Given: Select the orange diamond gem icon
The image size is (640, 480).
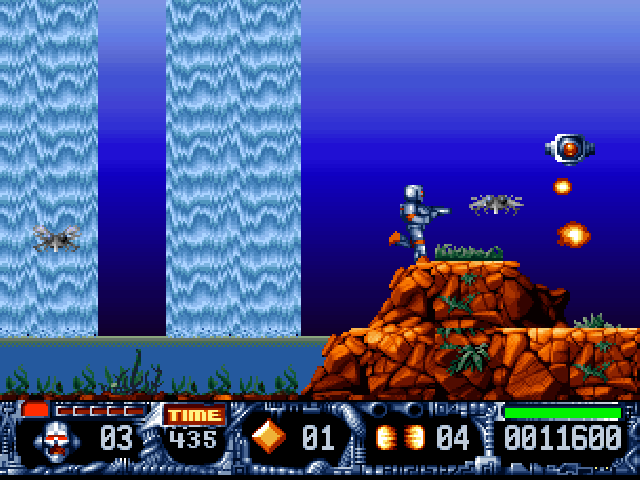Looking at the screenshot, I should pos(268,437).
